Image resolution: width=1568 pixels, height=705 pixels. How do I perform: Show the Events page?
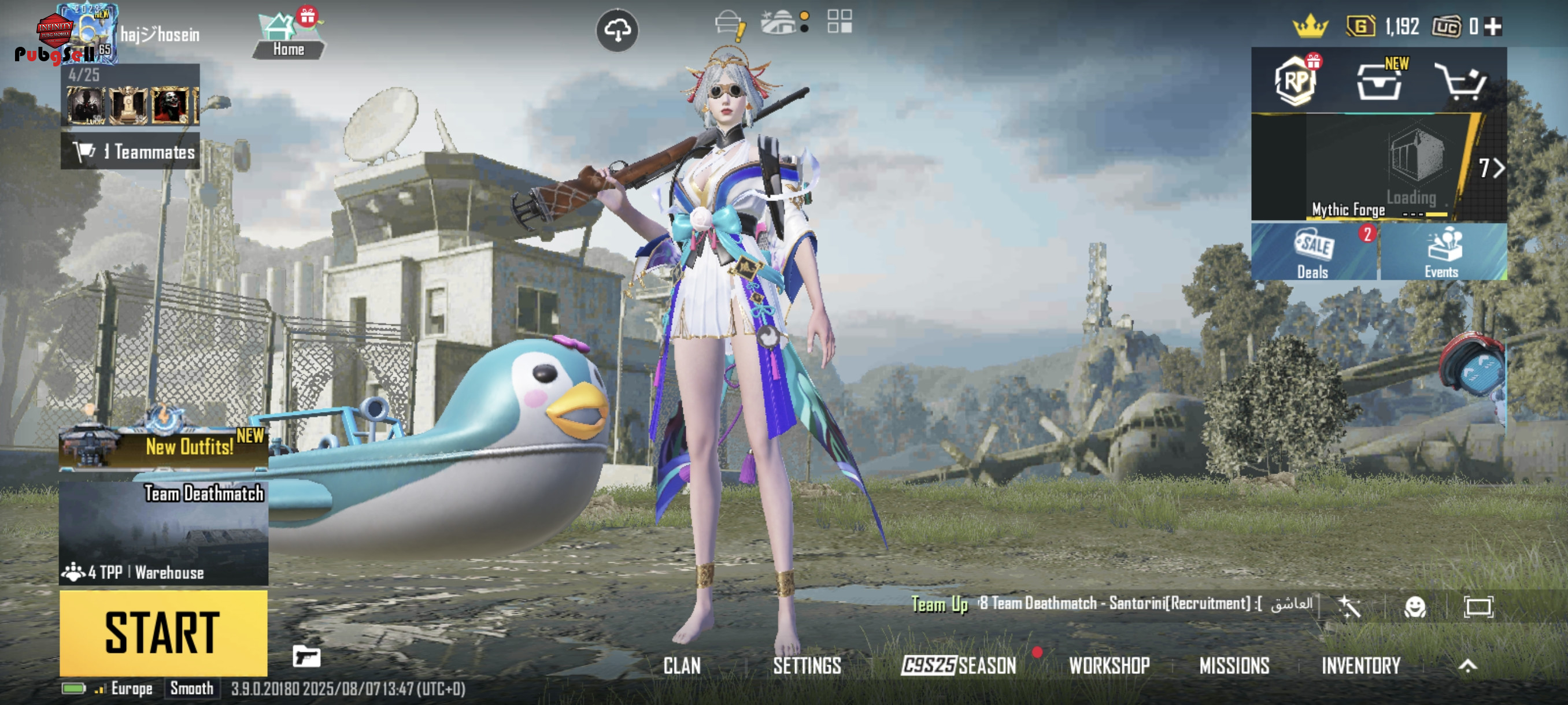tap(1442, 252)
